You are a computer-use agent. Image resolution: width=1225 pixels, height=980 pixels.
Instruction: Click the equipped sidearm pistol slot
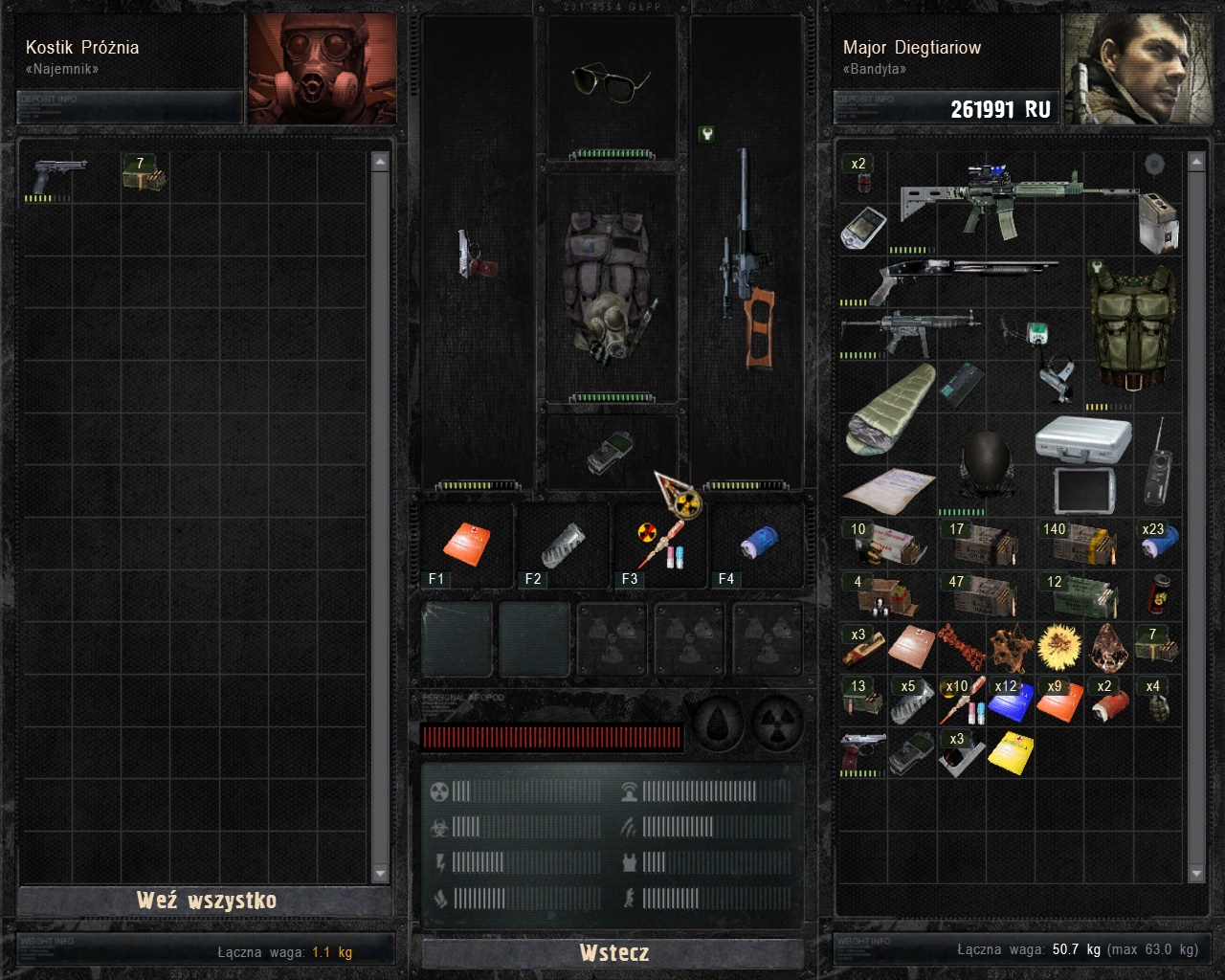click(x=477, y=255)
